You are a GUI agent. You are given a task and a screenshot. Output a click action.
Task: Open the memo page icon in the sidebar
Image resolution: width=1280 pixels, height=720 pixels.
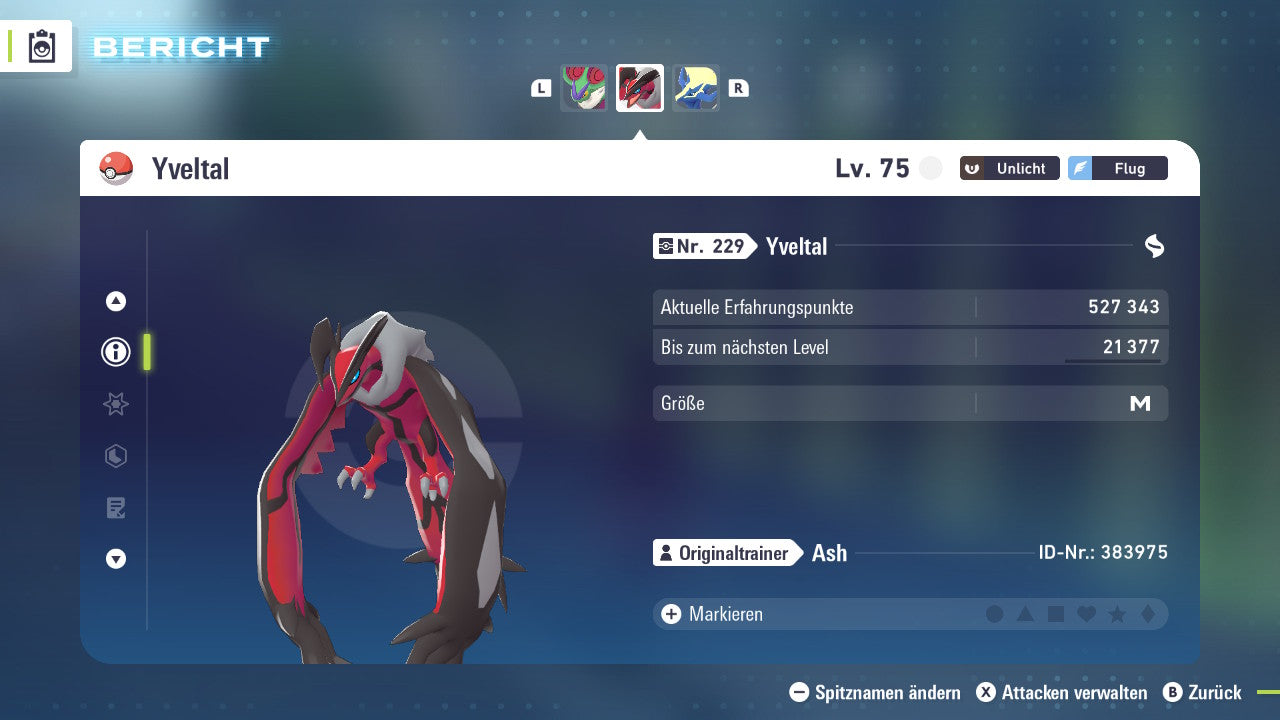(x=115, y=508)
